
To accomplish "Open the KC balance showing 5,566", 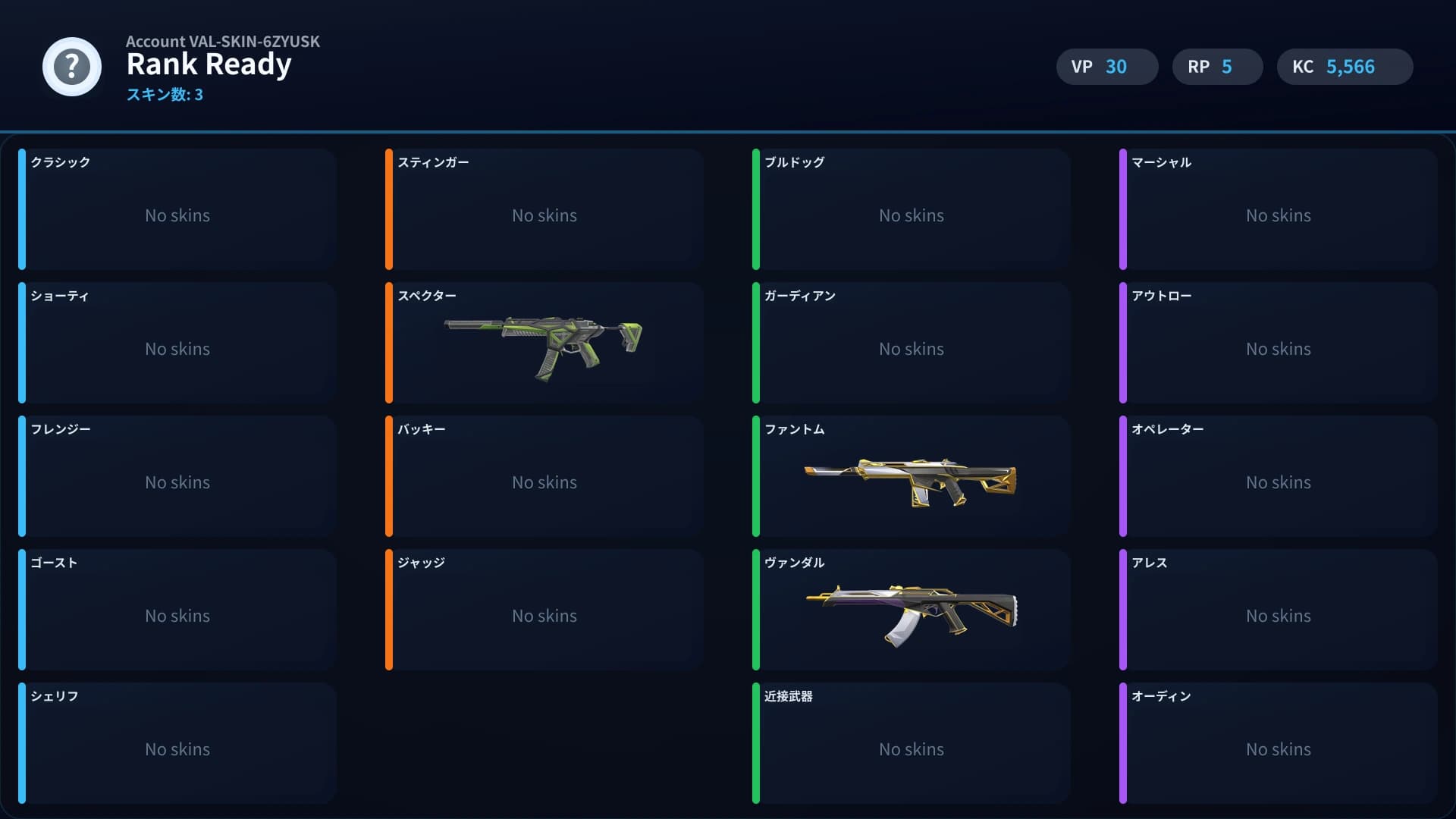I will pos(1344,67).
